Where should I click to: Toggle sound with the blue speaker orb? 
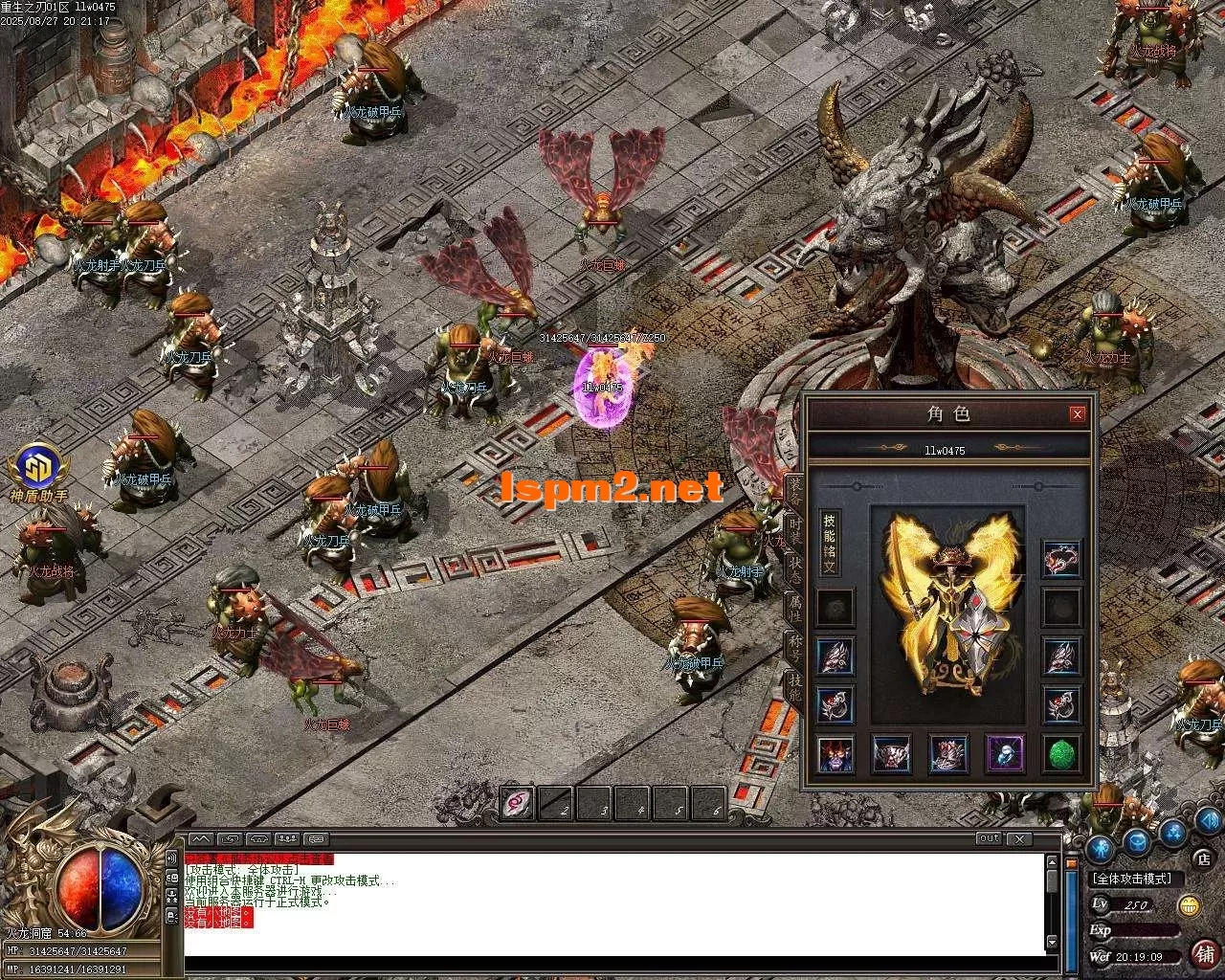click(x=1209, y=821)
